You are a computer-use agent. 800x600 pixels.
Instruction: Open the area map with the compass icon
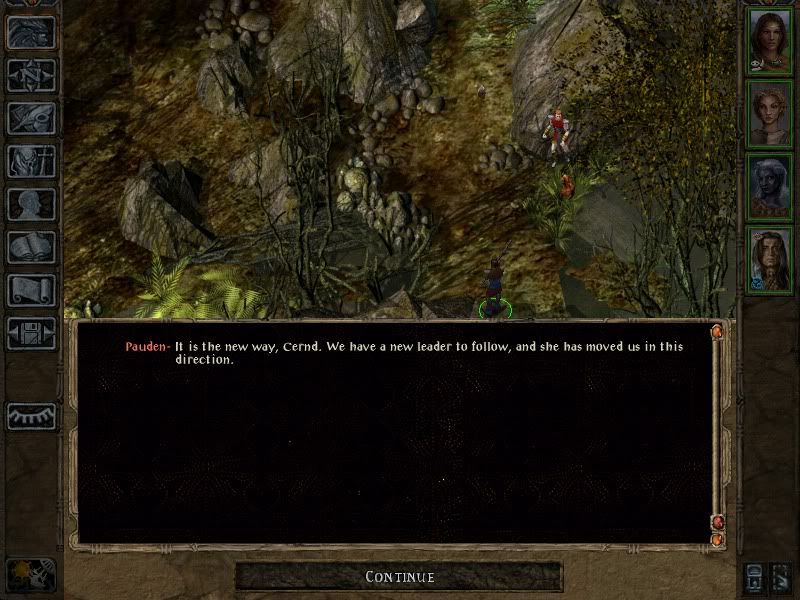pyautogui.click(x=31, y=75)
